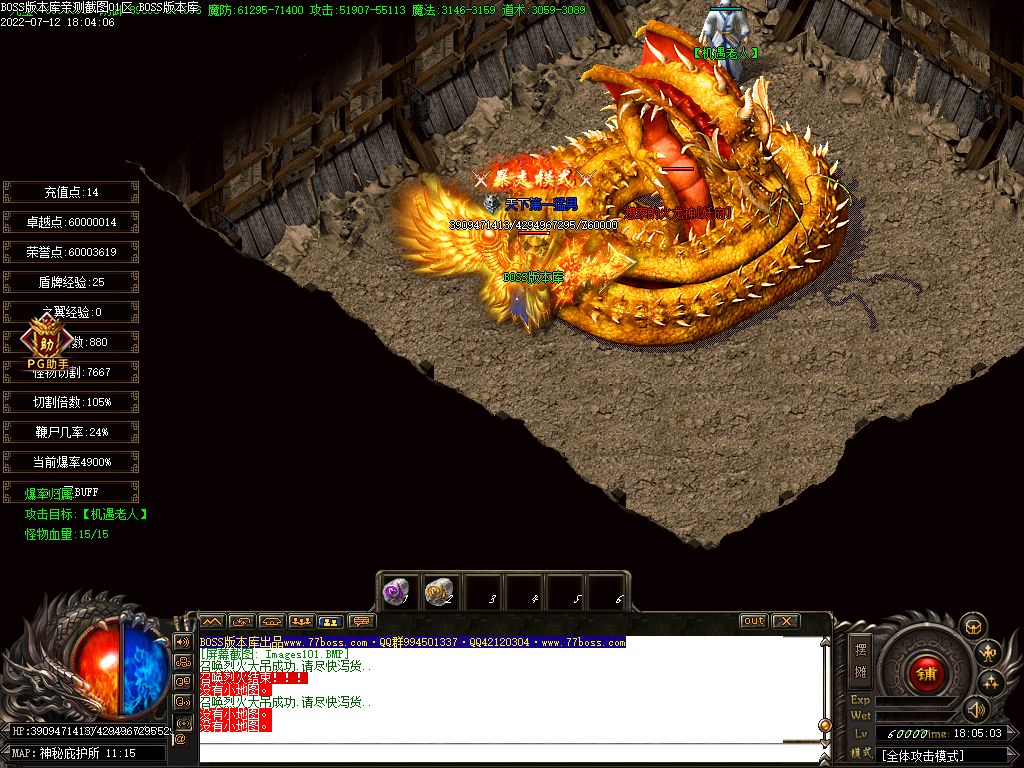Click the @ button beside the chat
1024x768 pixels.
tap(181, 740)
